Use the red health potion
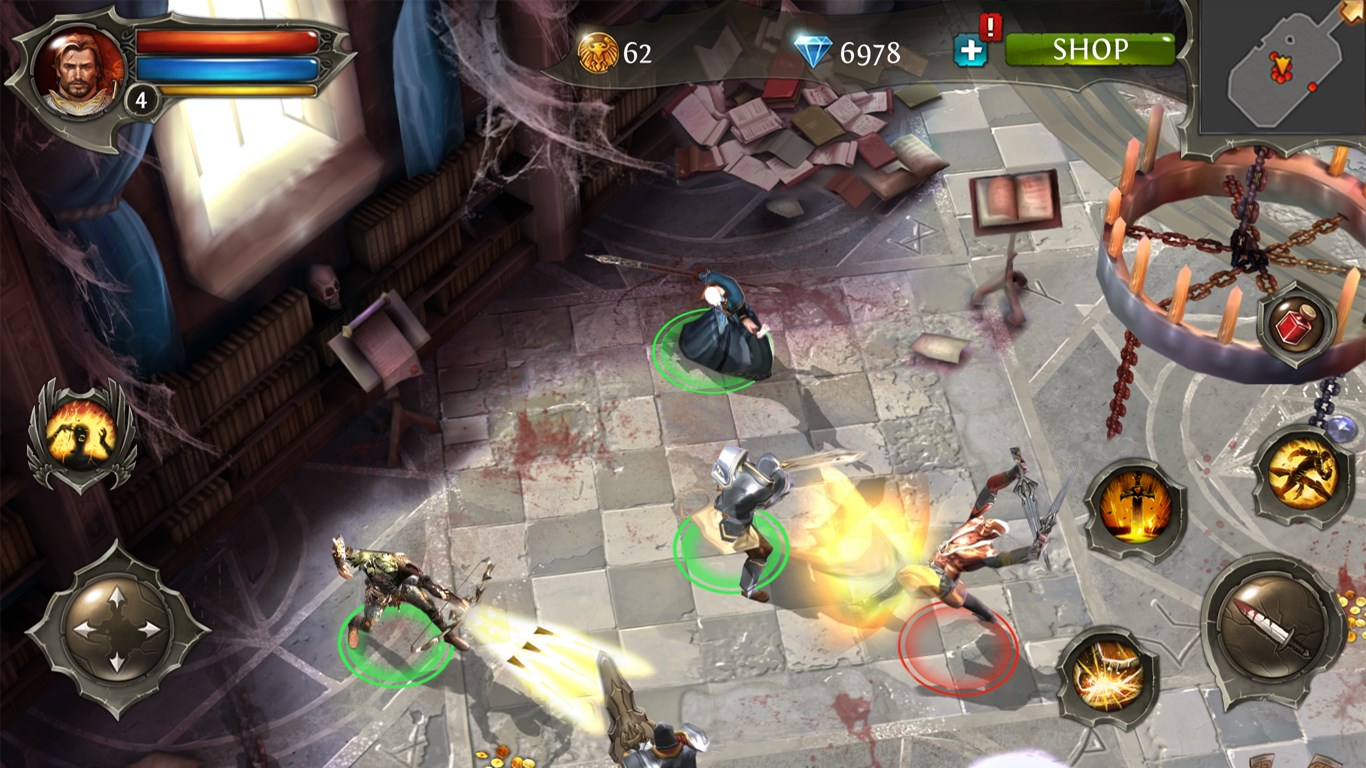 (1297, 324)
